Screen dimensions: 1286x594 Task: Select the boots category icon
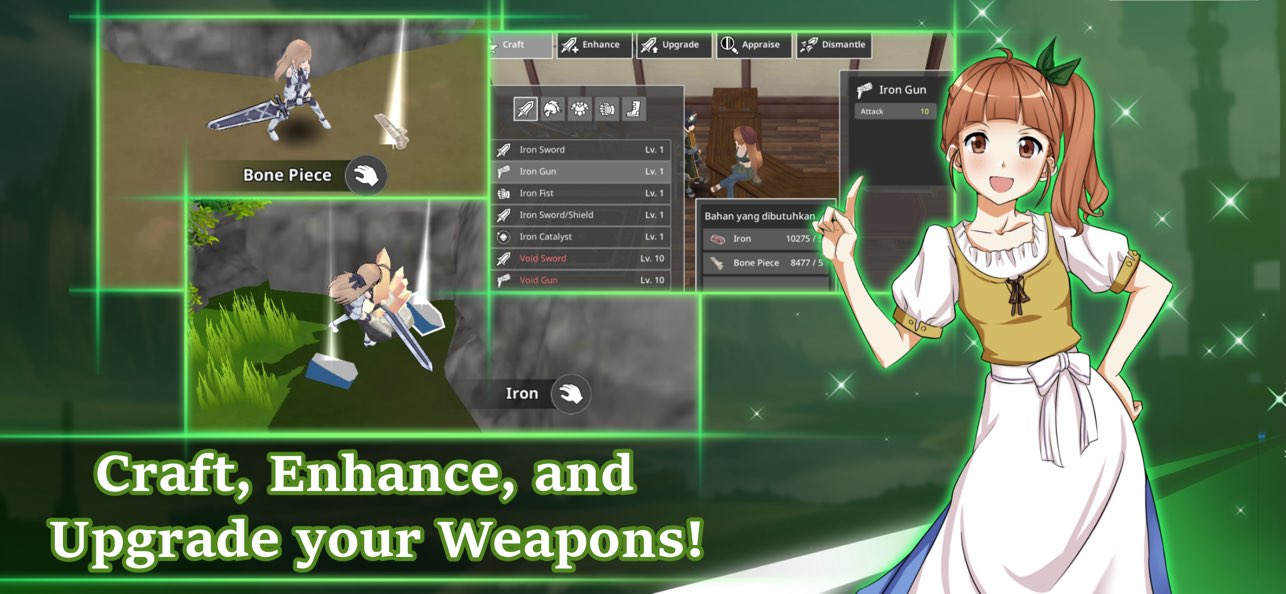click(x=634, y=109)
